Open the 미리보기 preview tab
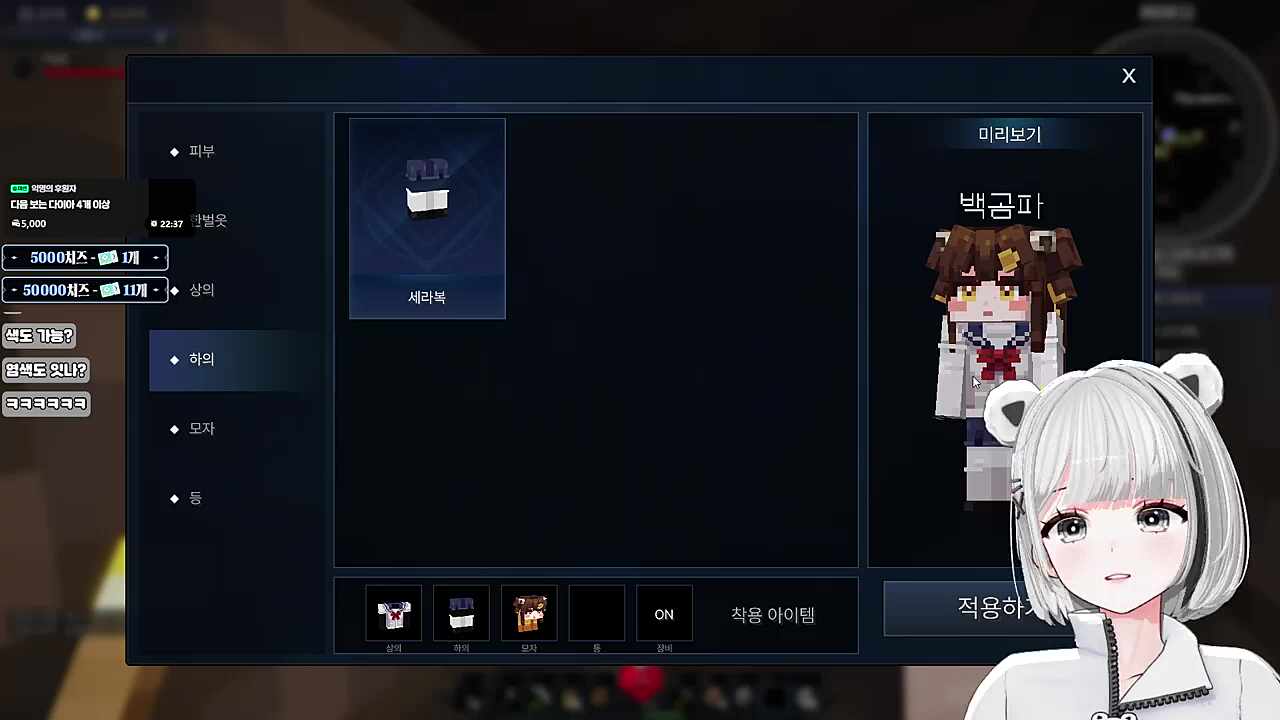The image size is (1280, 720). pyautogui.click(x=1009, y=134)
